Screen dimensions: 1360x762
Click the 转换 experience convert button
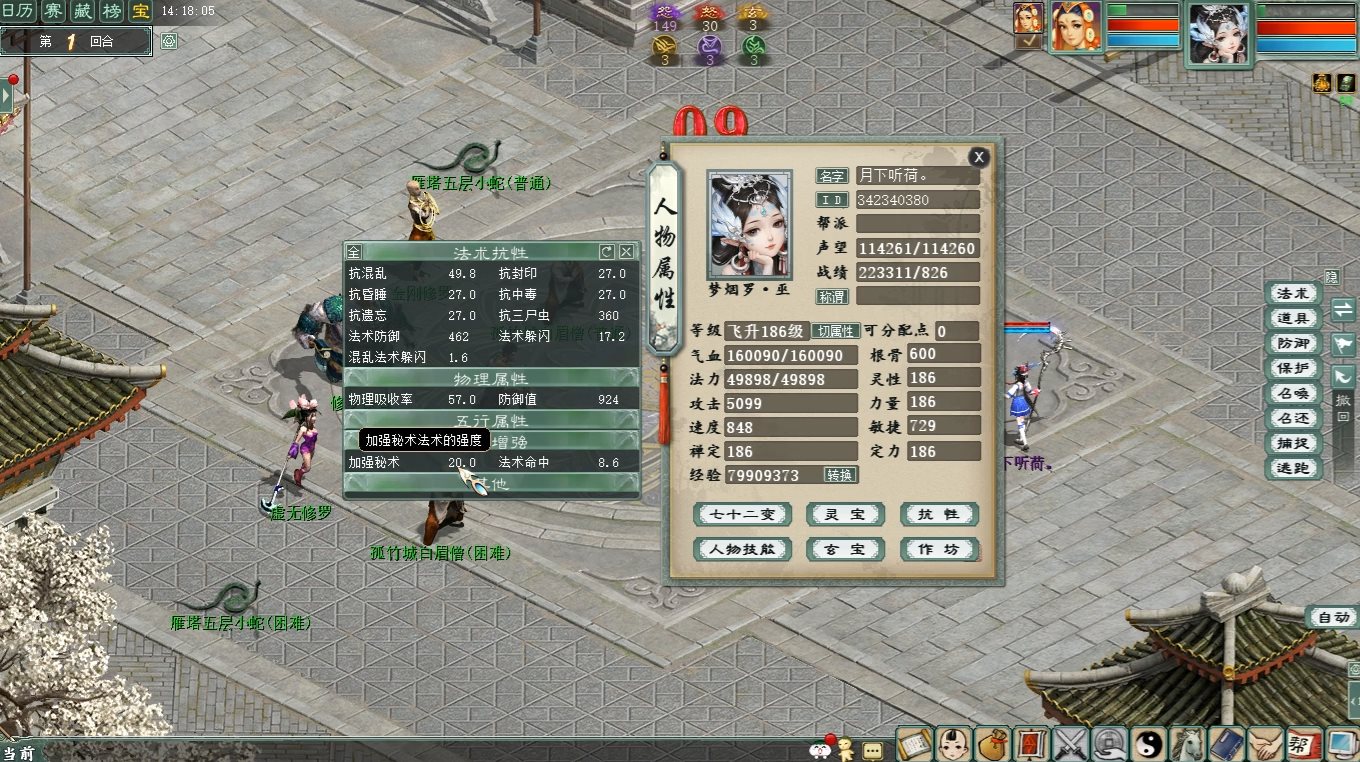point(840,475)
